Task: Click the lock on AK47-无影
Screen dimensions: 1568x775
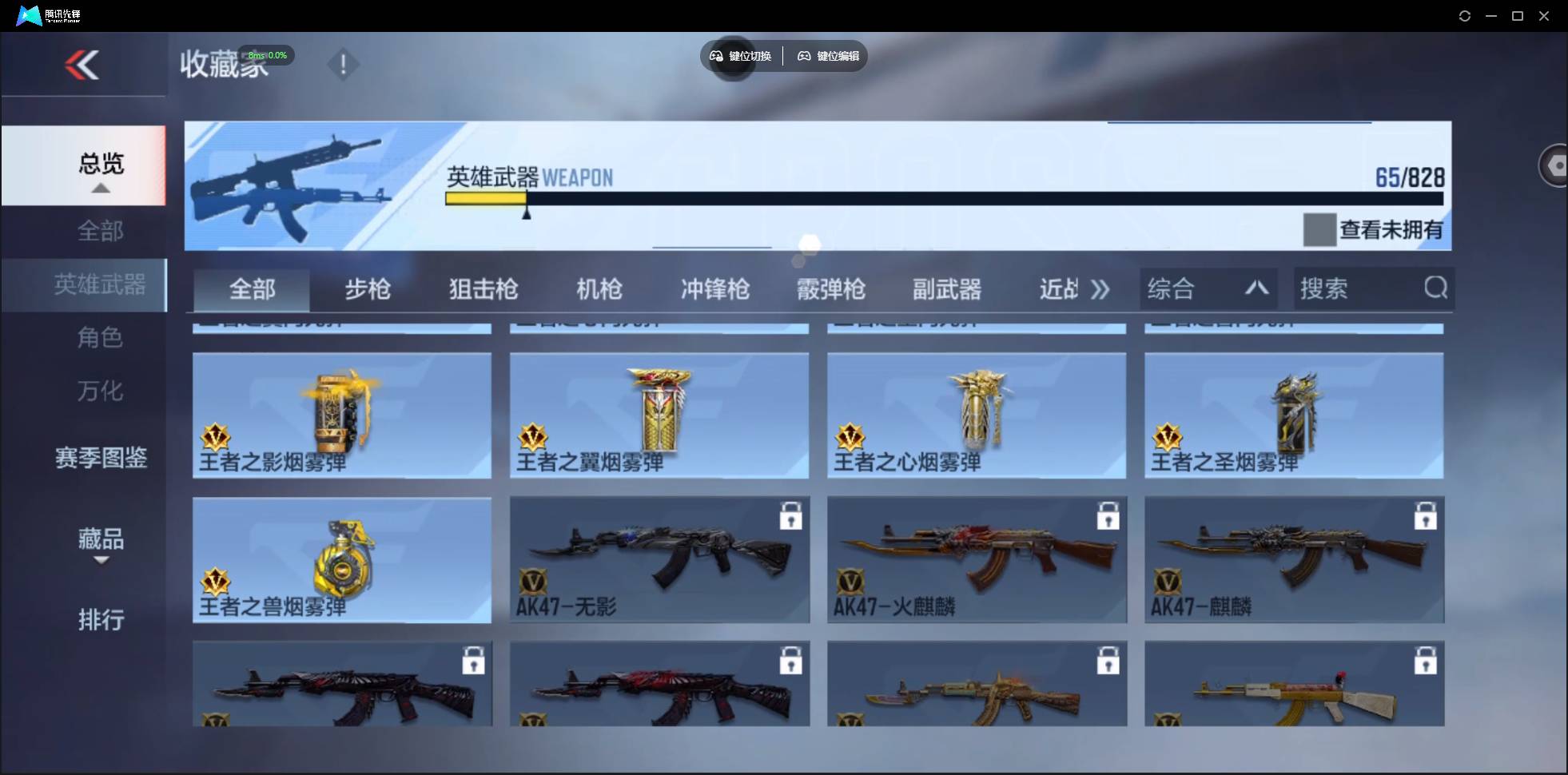Action: click(x=790, y=516)
